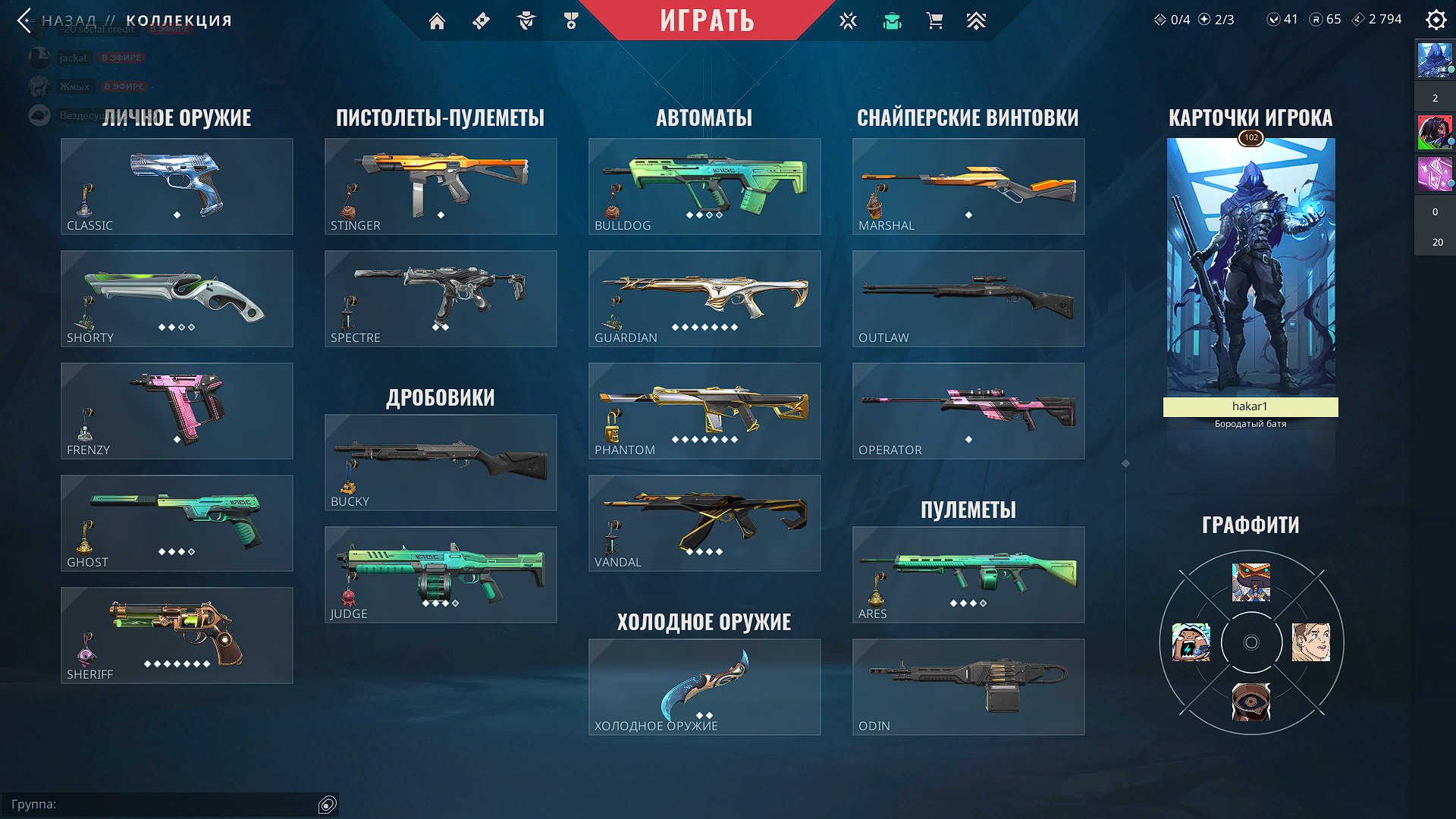Choose the pink Frenzy skin slot
1456x819 pixels.
(x=177, y=411)
